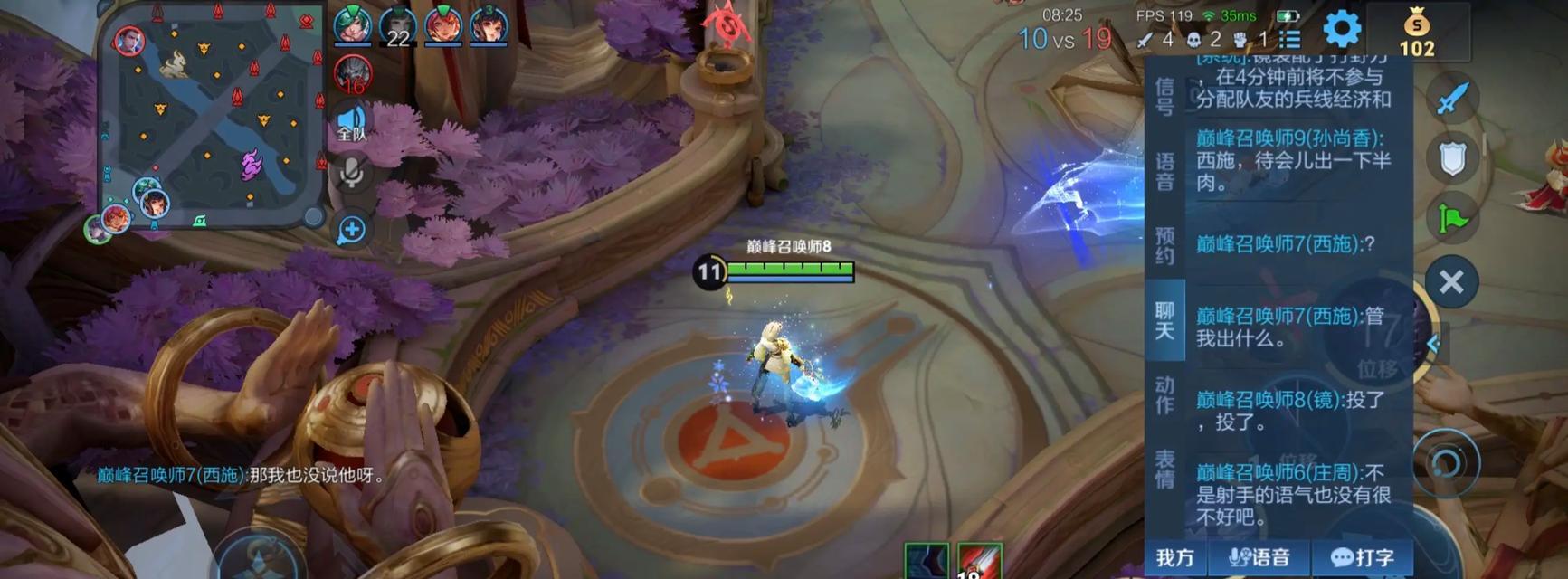Image resolution: width=1568 pixels, height=579 pixels.
Task: Switch to the 预约 tab
Action: [x=1164, y=245]
